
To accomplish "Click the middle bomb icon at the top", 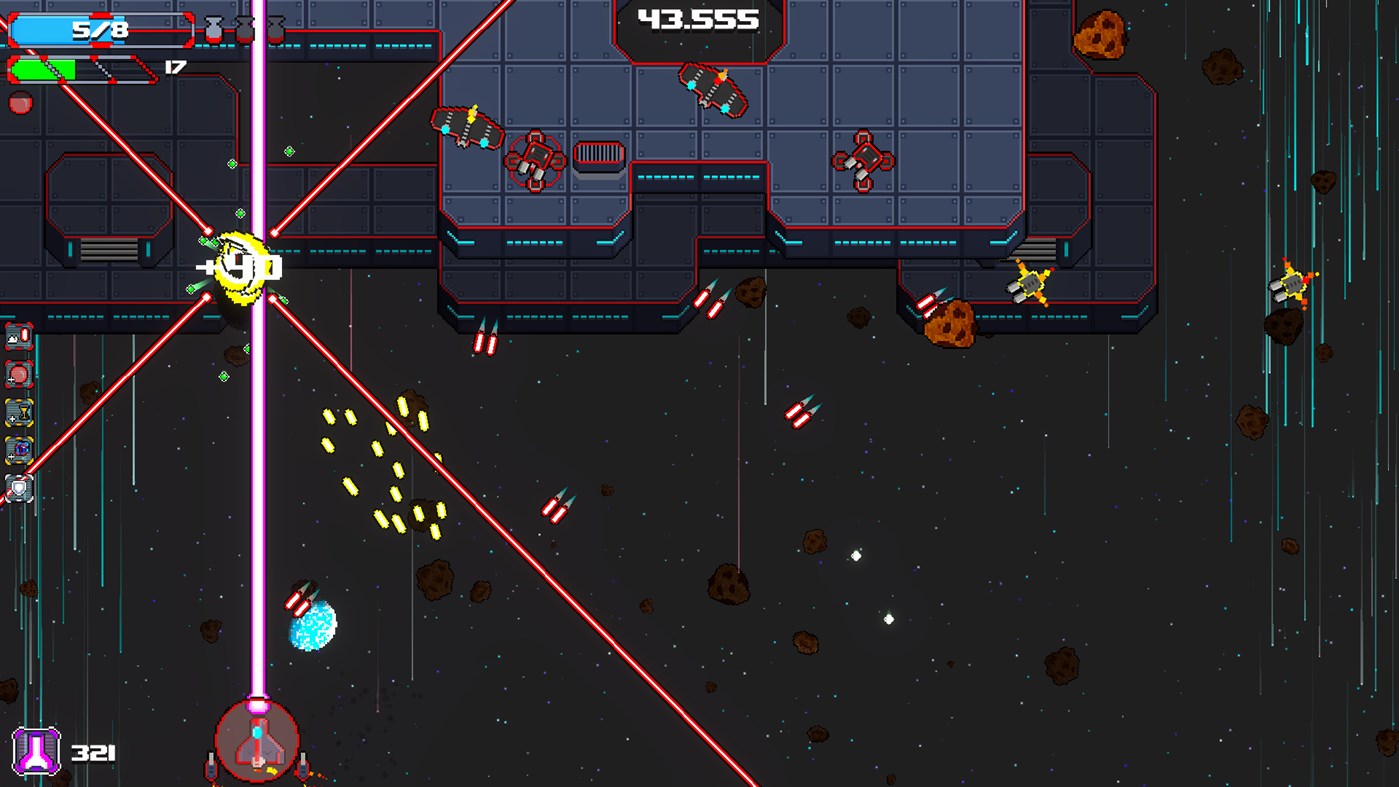I will click(244, 28).
